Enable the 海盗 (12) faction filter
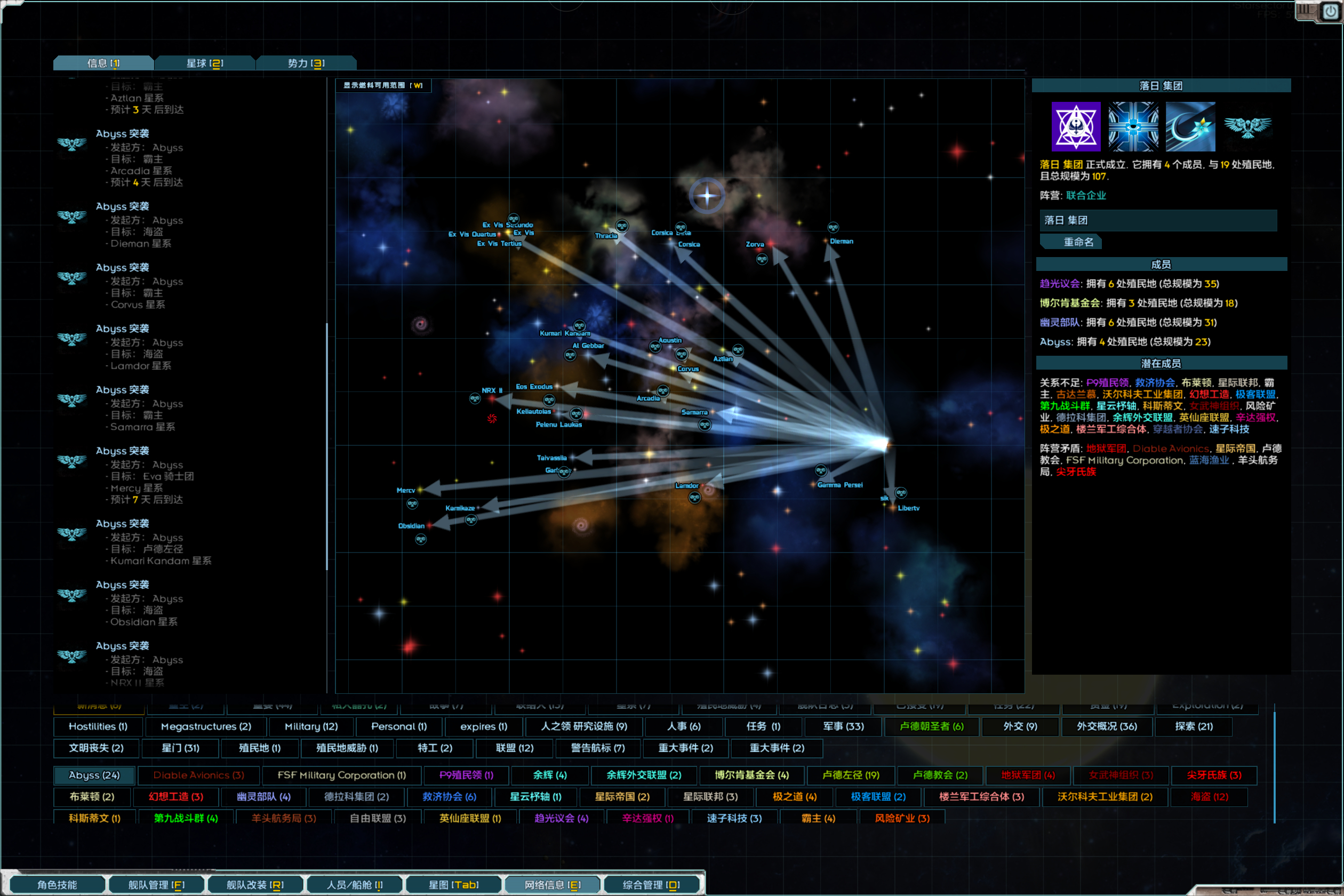 [x=1209, y=797]
